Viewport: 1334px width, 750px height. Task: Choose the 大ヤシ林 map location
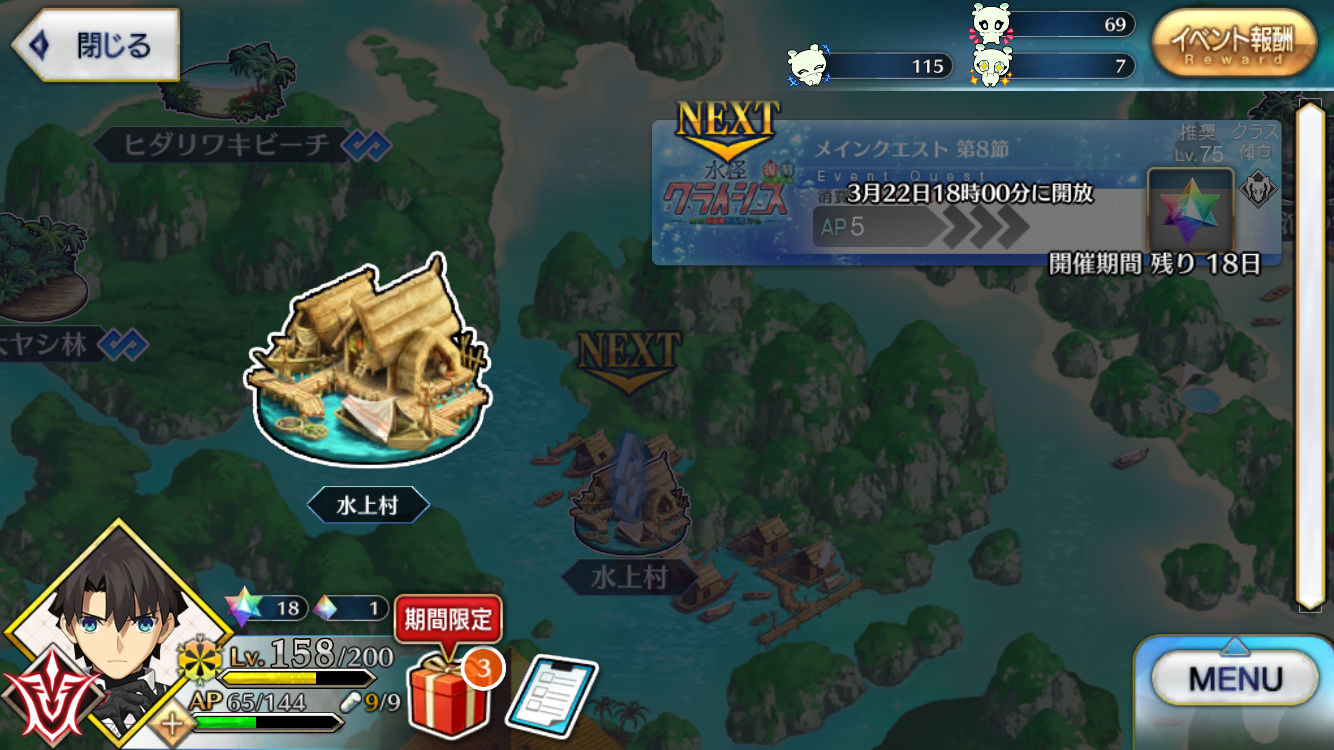coord(45,346)
